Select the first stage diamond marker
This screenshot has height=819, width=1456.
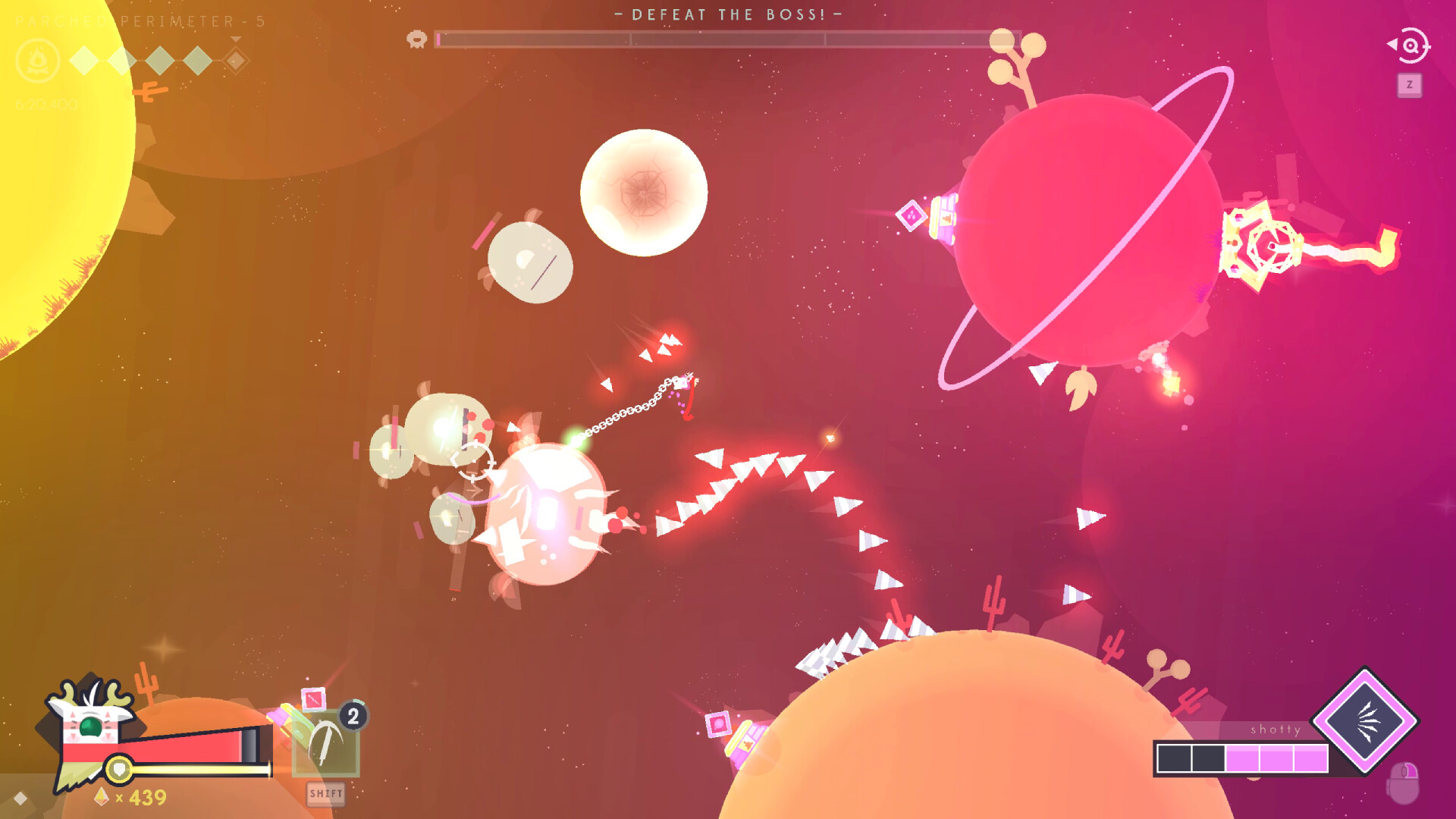click(83, 60)
